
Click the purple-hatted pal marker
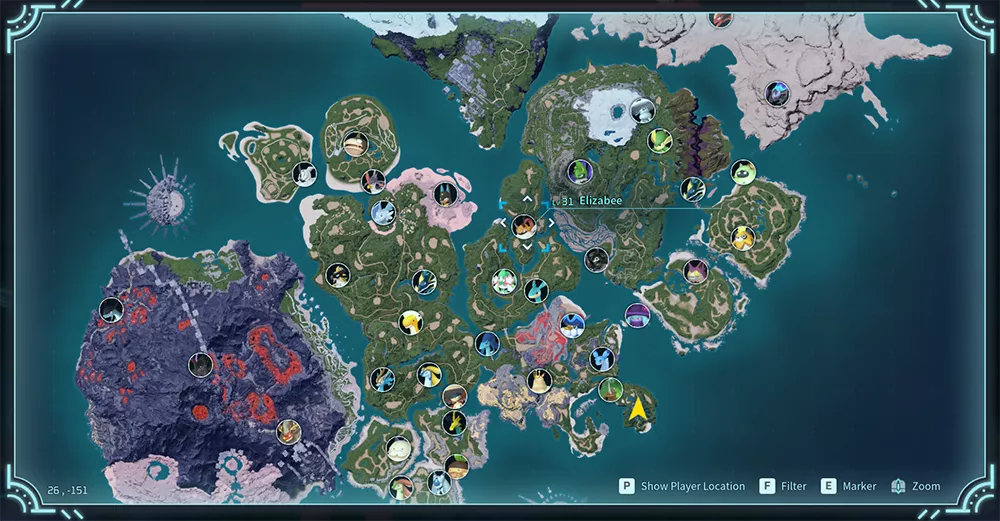click(x=637, y=315)
